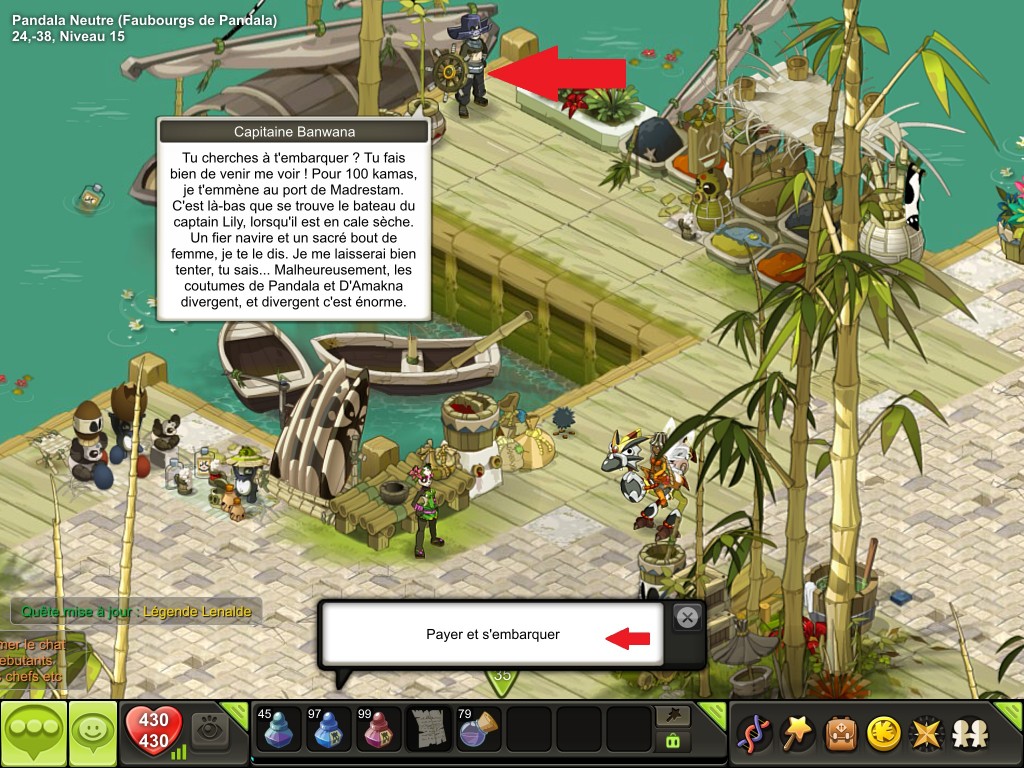
Task: Select the parchment scroll hotbar slot
Action: click(x=429, y=730)
